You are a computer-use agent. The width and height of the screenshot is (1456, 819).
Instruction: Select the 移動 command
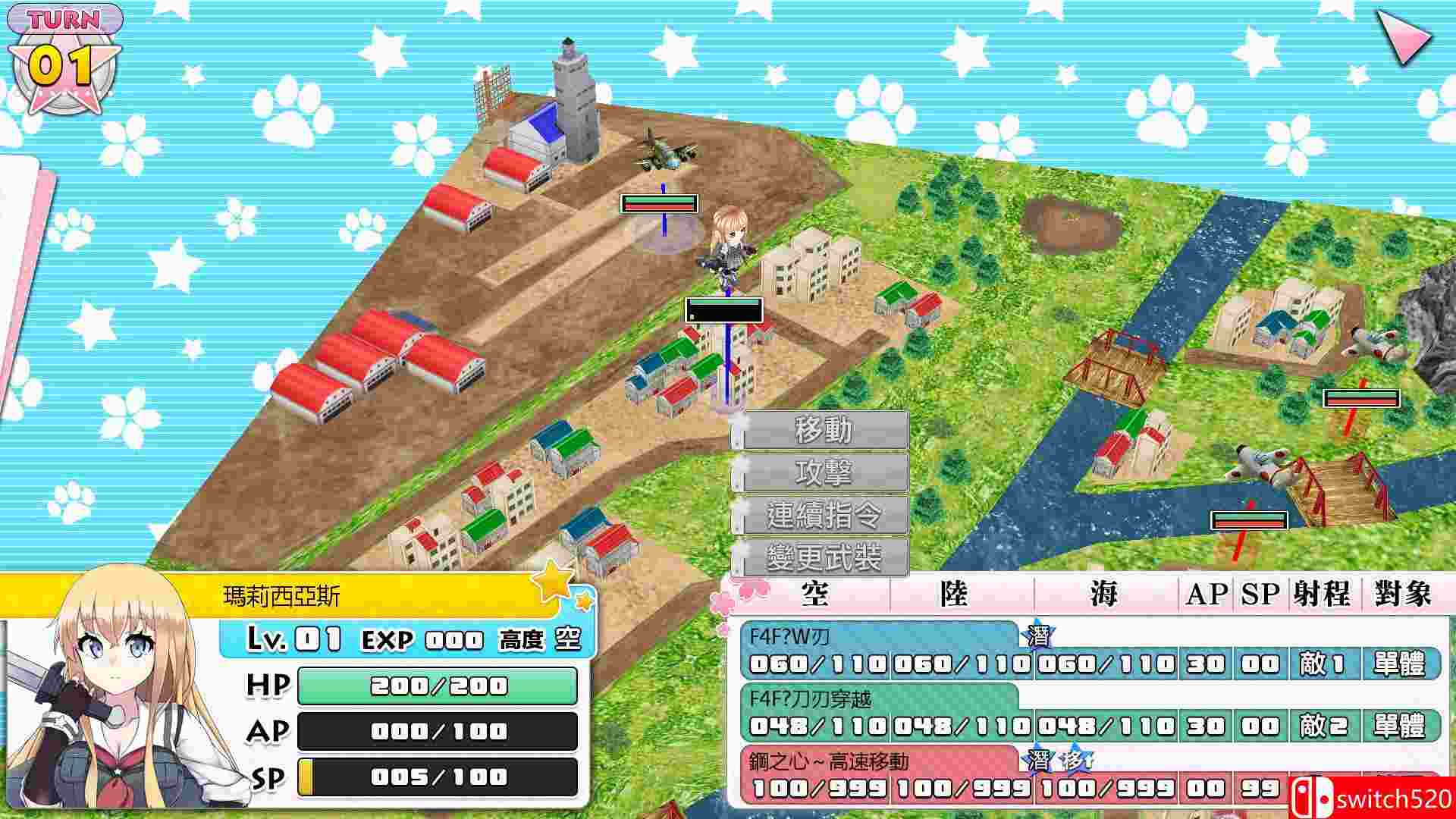(821, 431)
